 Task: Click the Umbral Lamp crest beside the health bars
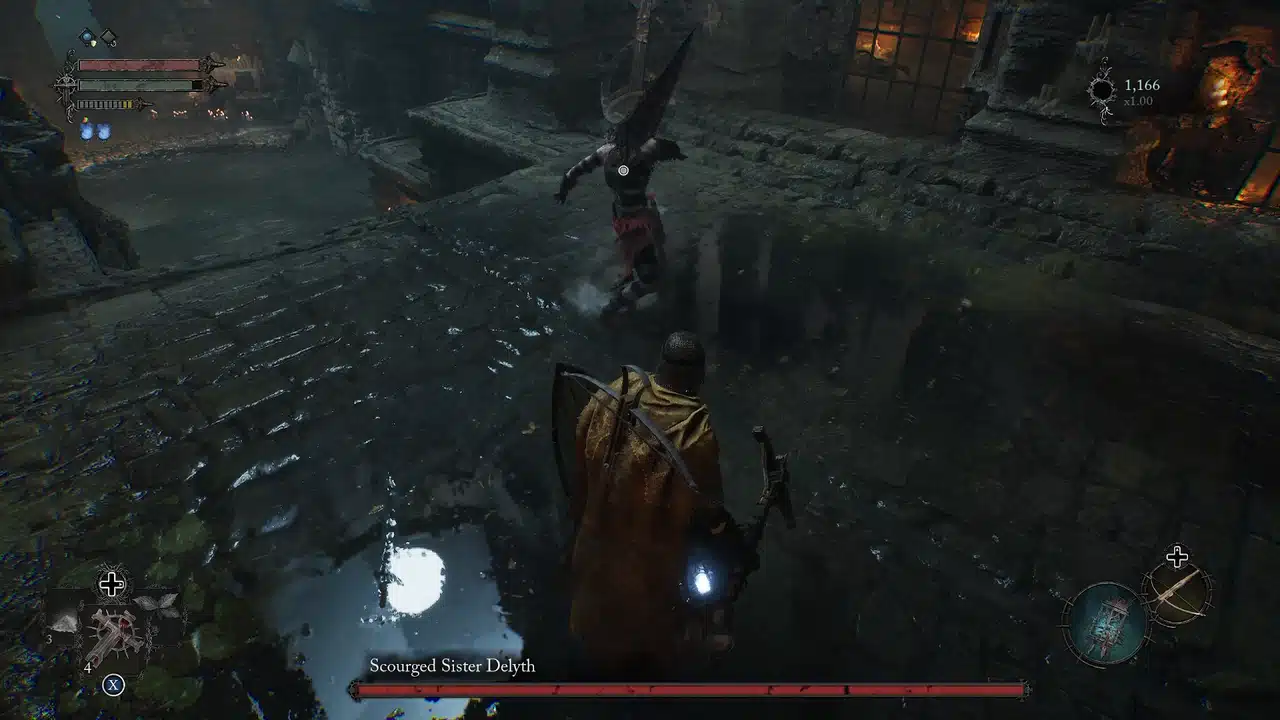(x=66, y=85)
